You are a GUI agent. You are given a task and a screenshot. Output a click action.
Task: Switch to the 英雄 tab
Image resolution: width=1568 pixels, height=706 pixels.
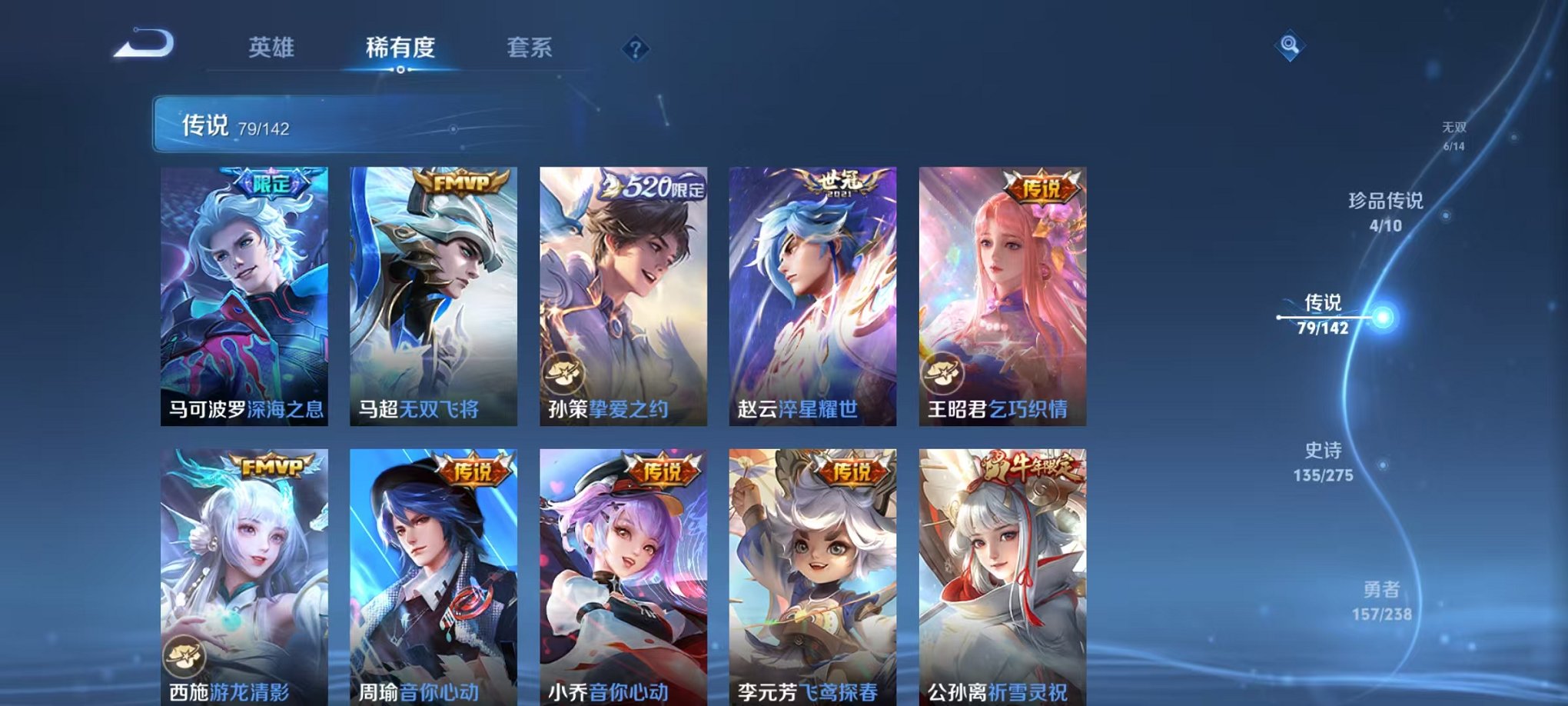273,48
